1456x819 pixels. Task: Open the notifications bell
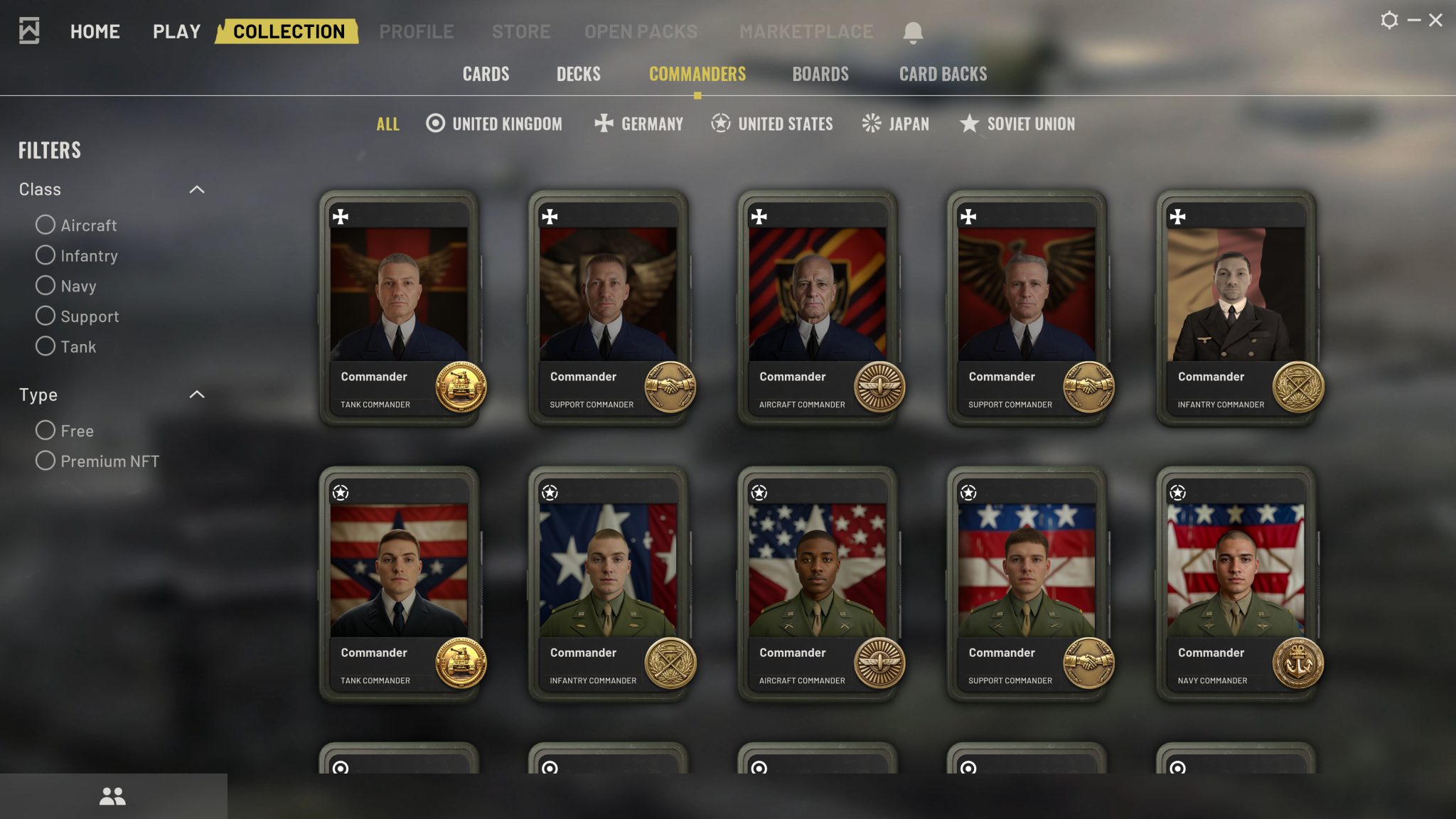point(913,32)
